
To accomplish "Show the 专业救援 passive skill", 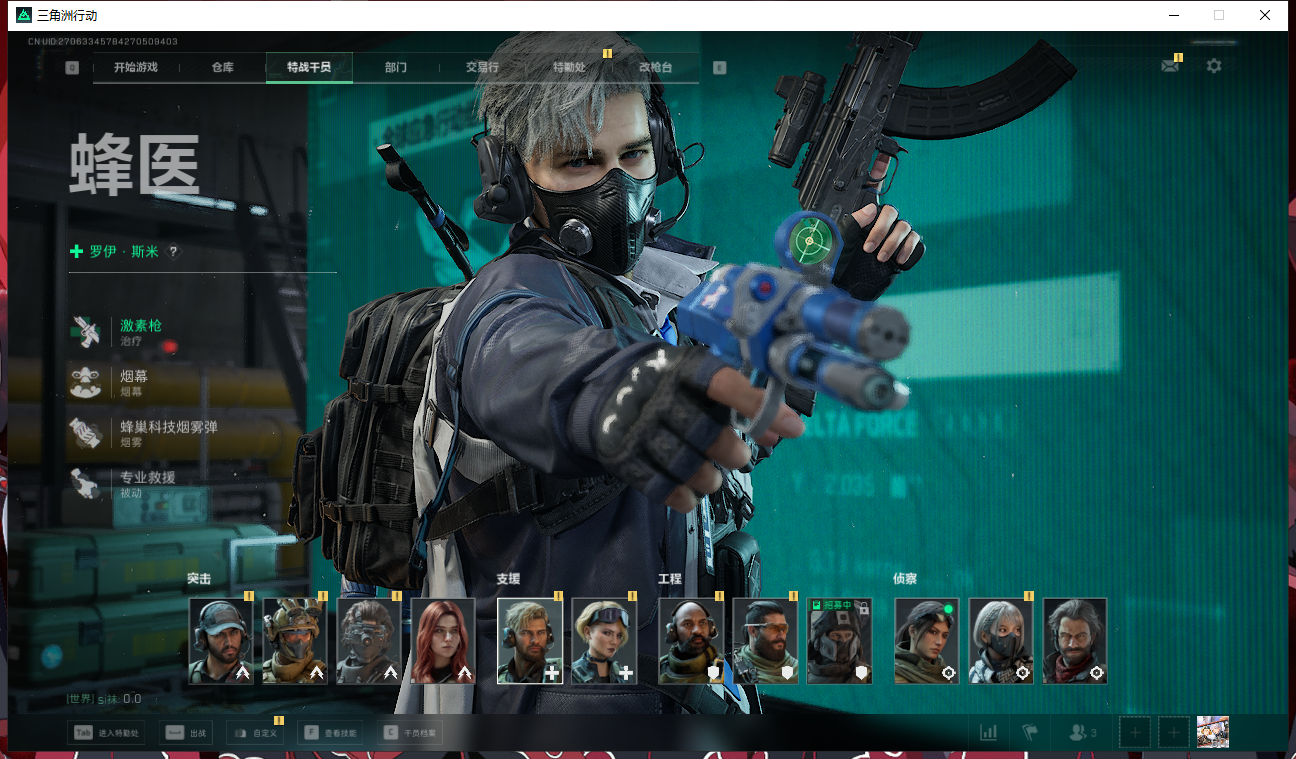I will coord(147,483).
